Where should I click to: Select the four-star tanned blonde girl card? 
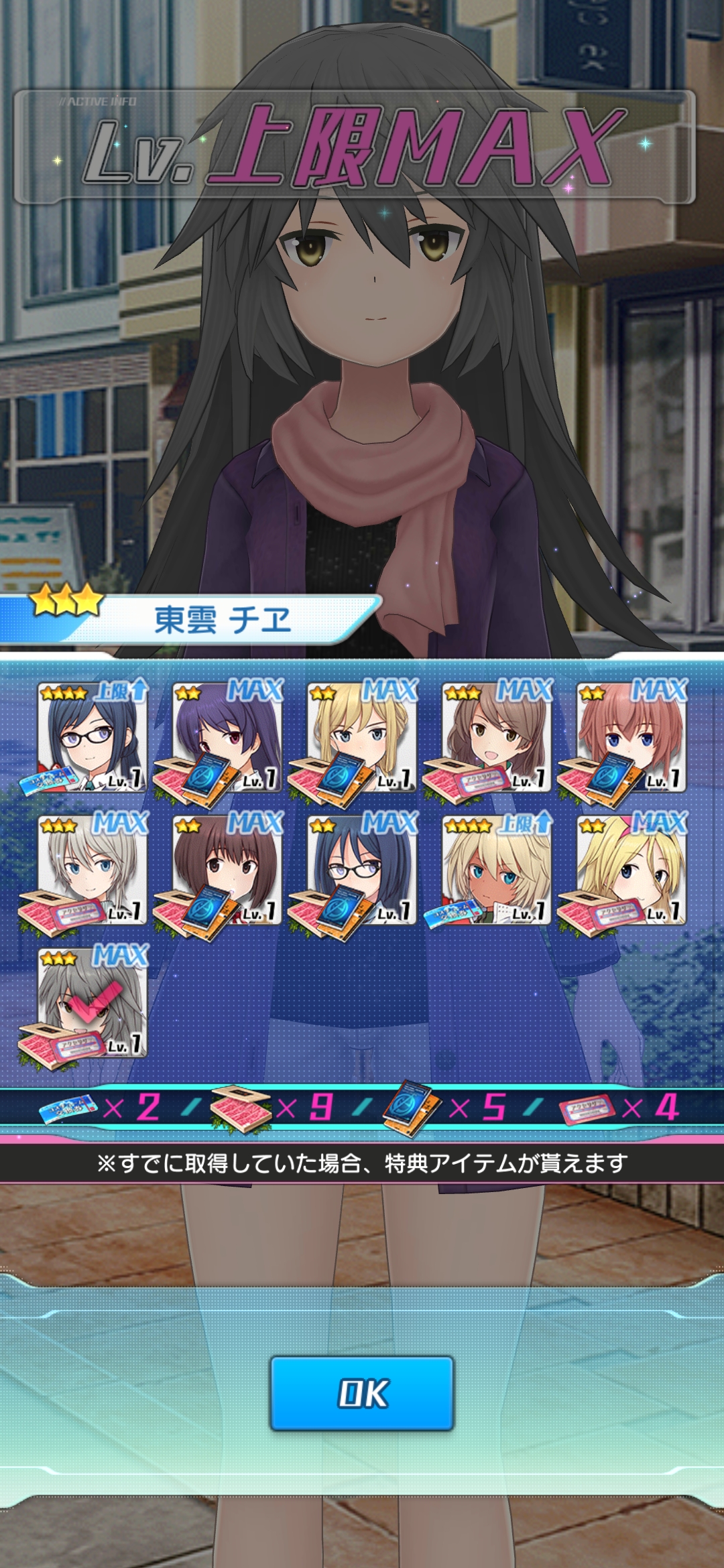click(496, 870)
